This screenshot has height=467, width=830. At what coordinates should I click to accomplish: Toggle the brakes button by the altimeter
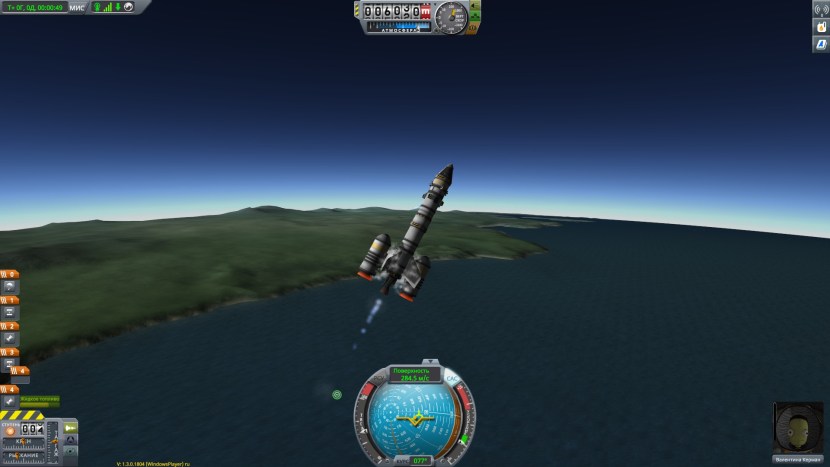point(474,29)
